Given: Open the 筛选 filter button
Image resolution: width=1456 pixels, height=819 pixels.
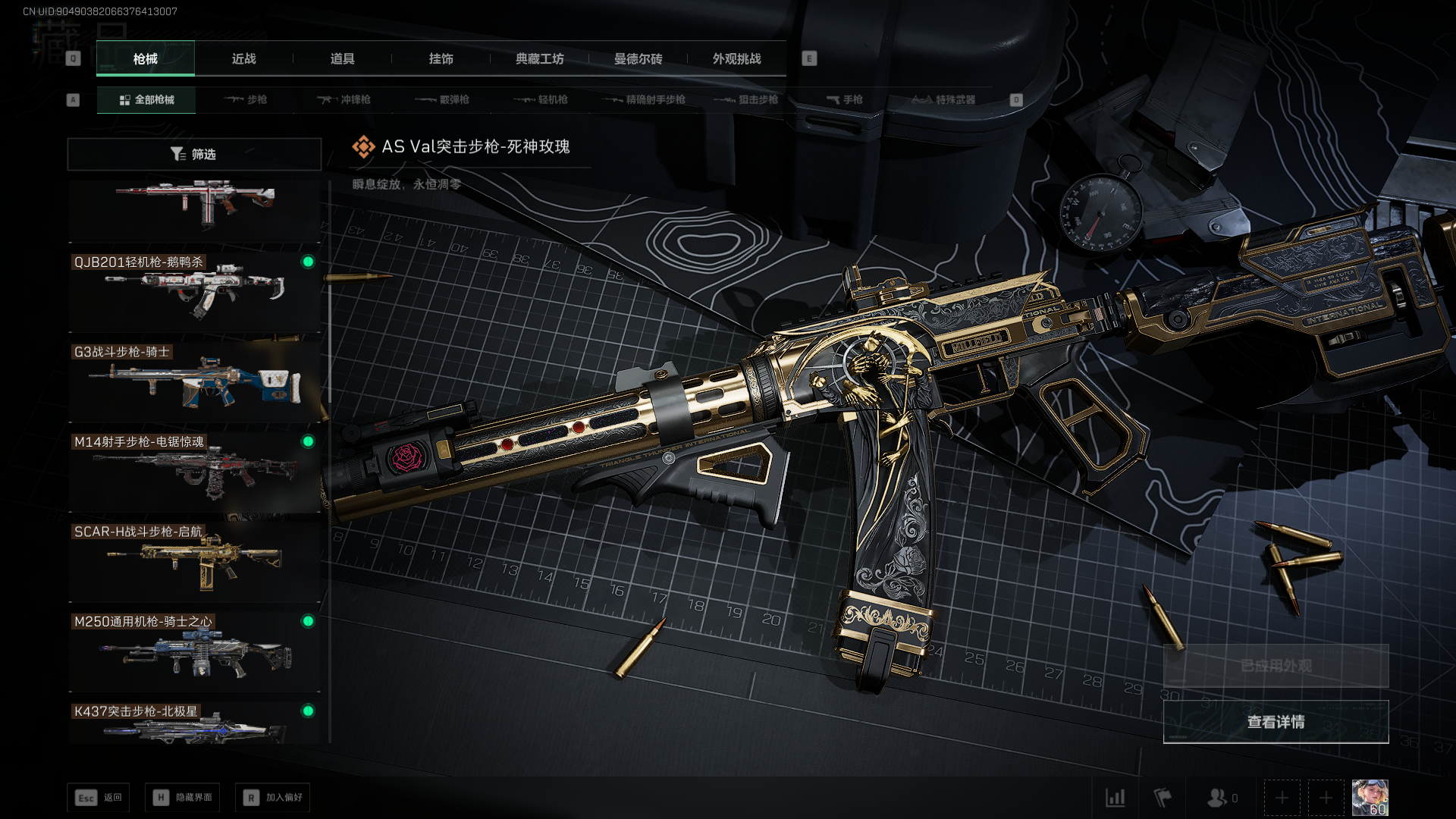Looking at the screenshot, I should tap(194, 154).
